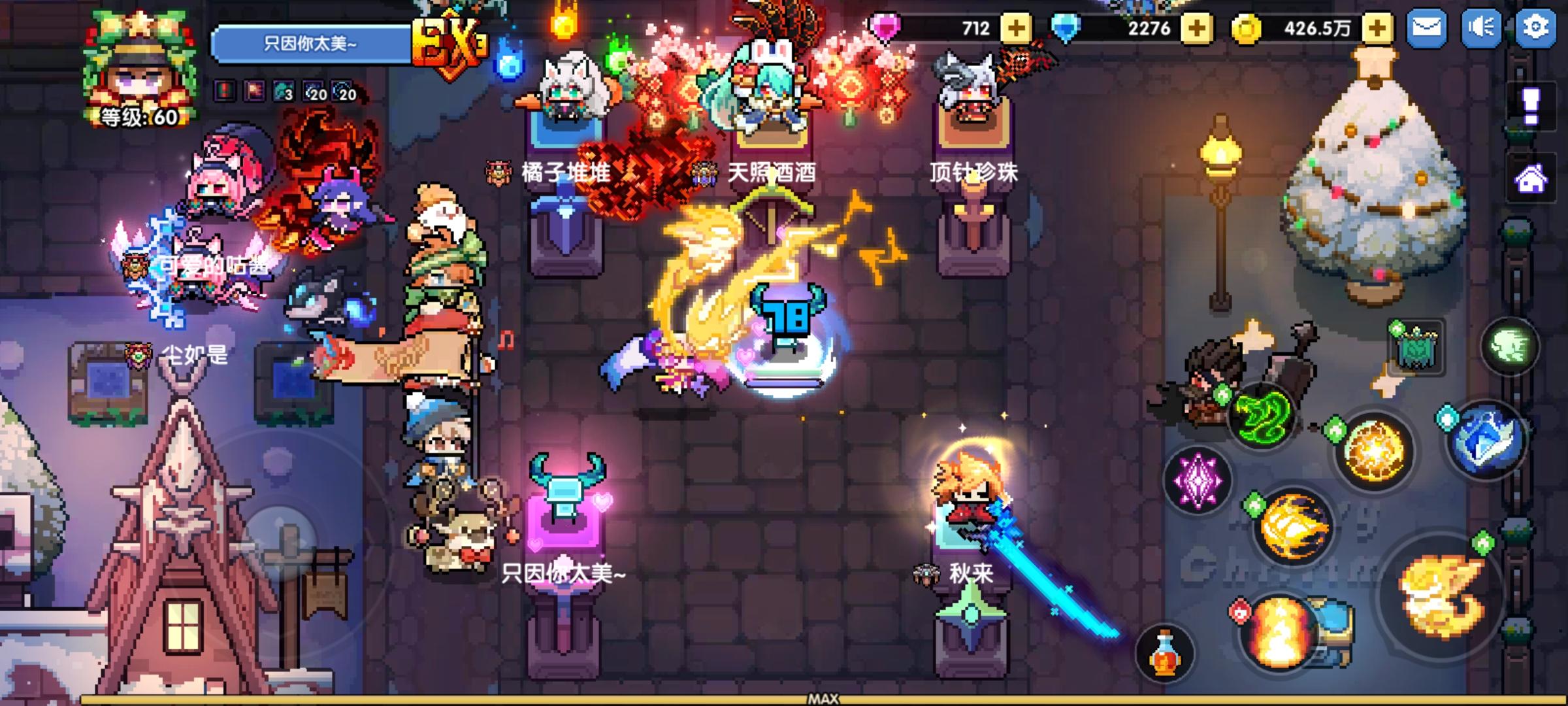Image resolution: width=1568 pixels, height=706 pixels.
Task: Upgrade snake skill via green plus badge
Action: click(x=1223, y=394)
